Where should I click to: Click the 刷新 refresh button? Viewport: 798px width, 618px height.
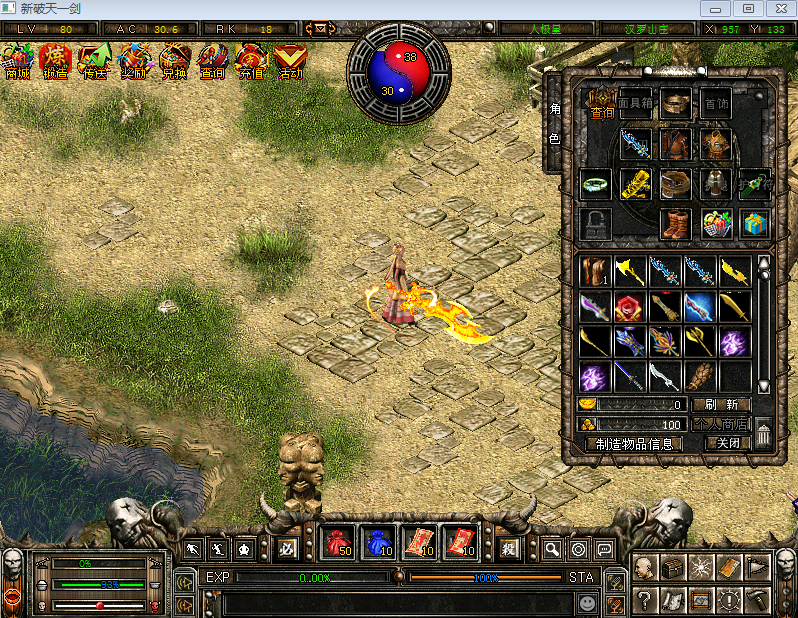tap(720, 404)
